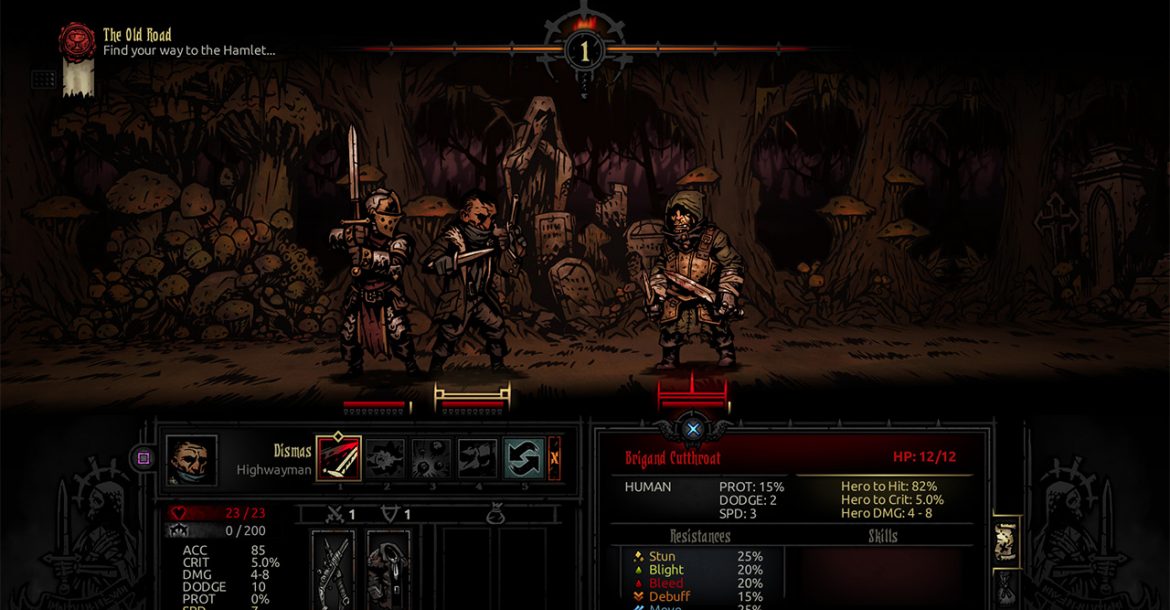Viewport: 1170px width, 610px height.
Task: Open Dismas the Highwayman's portrait
Action: coord(190,459)
